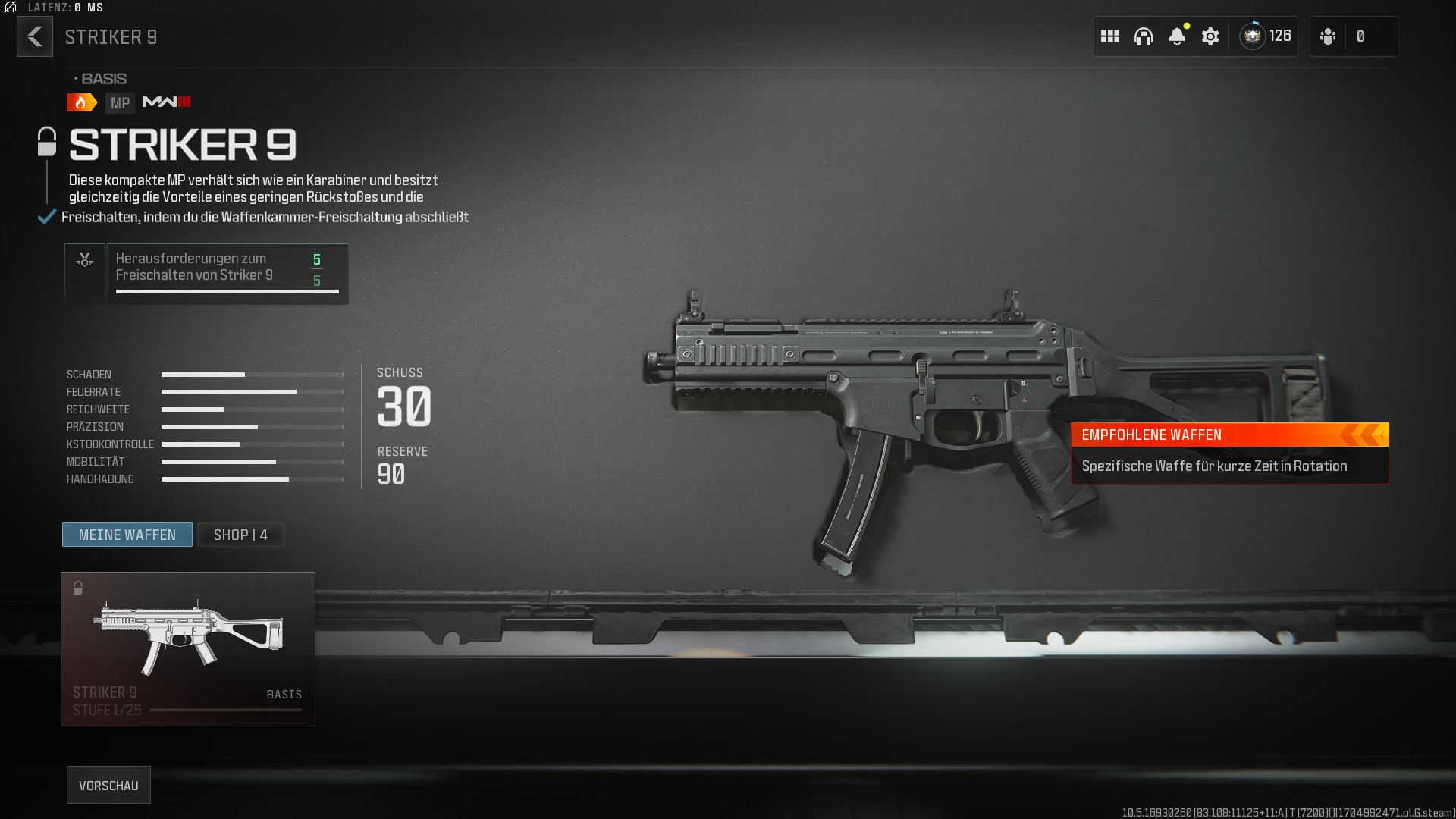Switch to the Shop tab

[240, 535]
